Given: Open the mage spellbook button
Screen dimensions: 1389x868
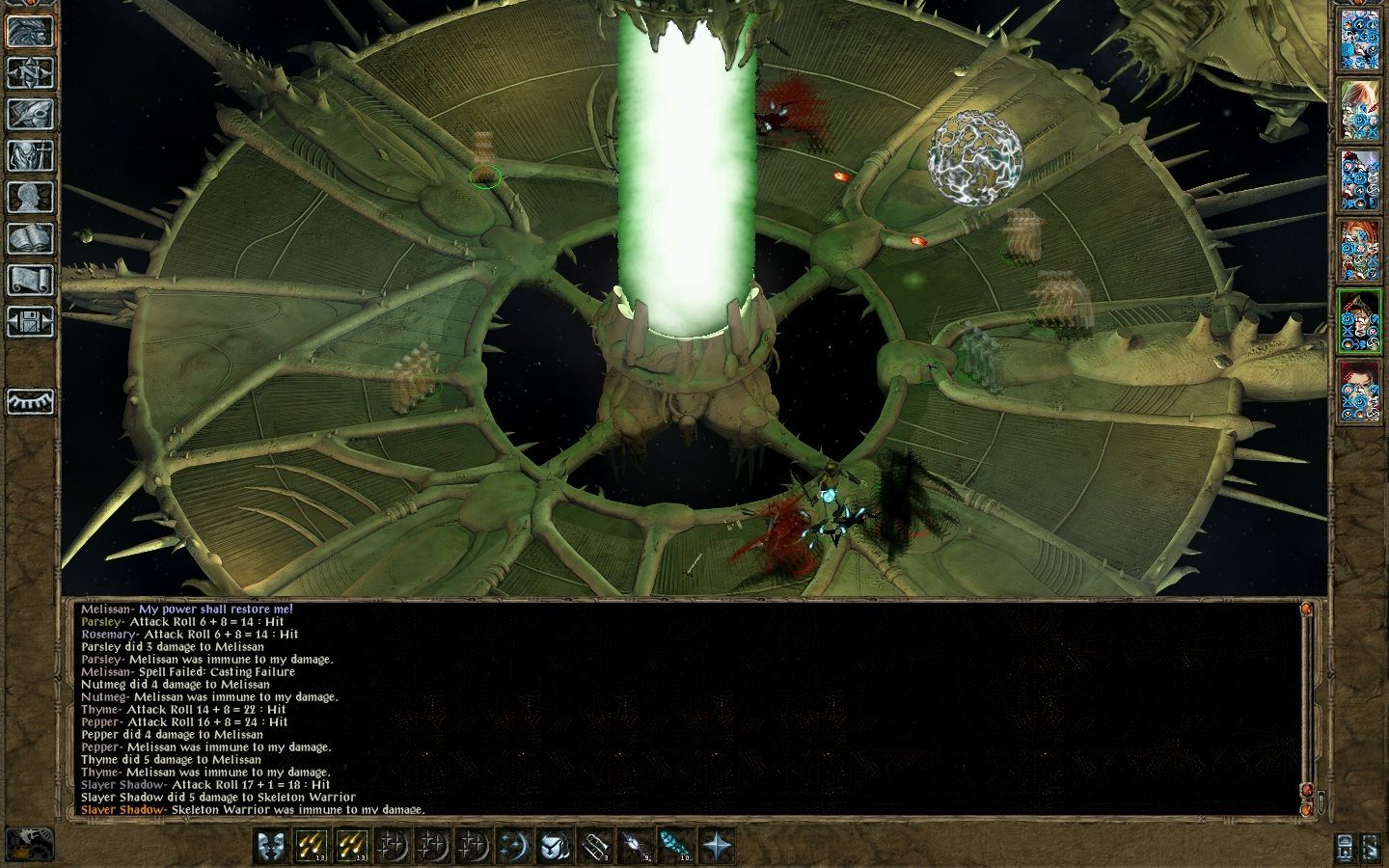Looking at the screenshot, I should click(x=30, y=238).
